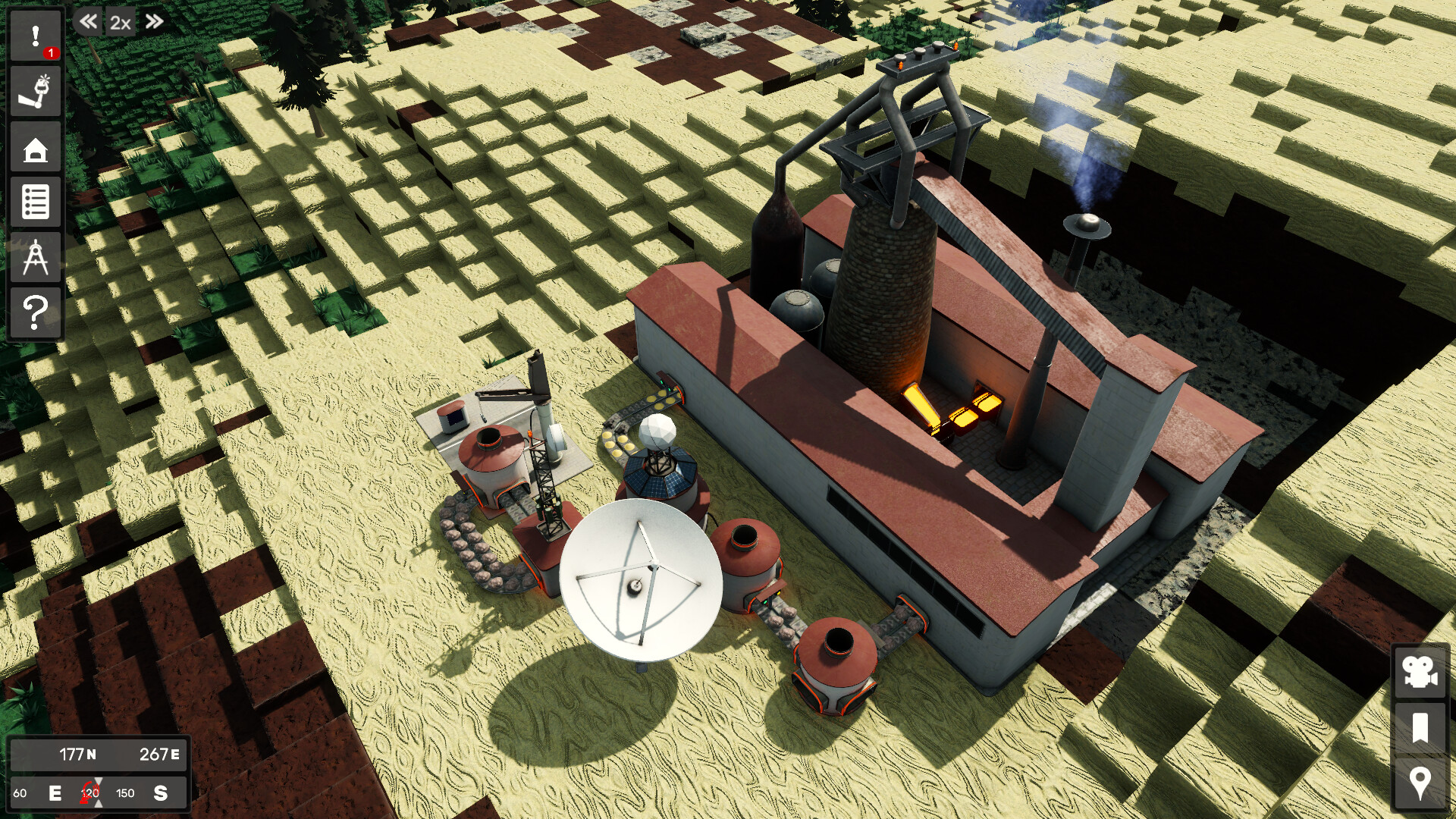Click the S marker on the compass strip
The height and width of the screenshot is (819, 1456).
point(161,794)
